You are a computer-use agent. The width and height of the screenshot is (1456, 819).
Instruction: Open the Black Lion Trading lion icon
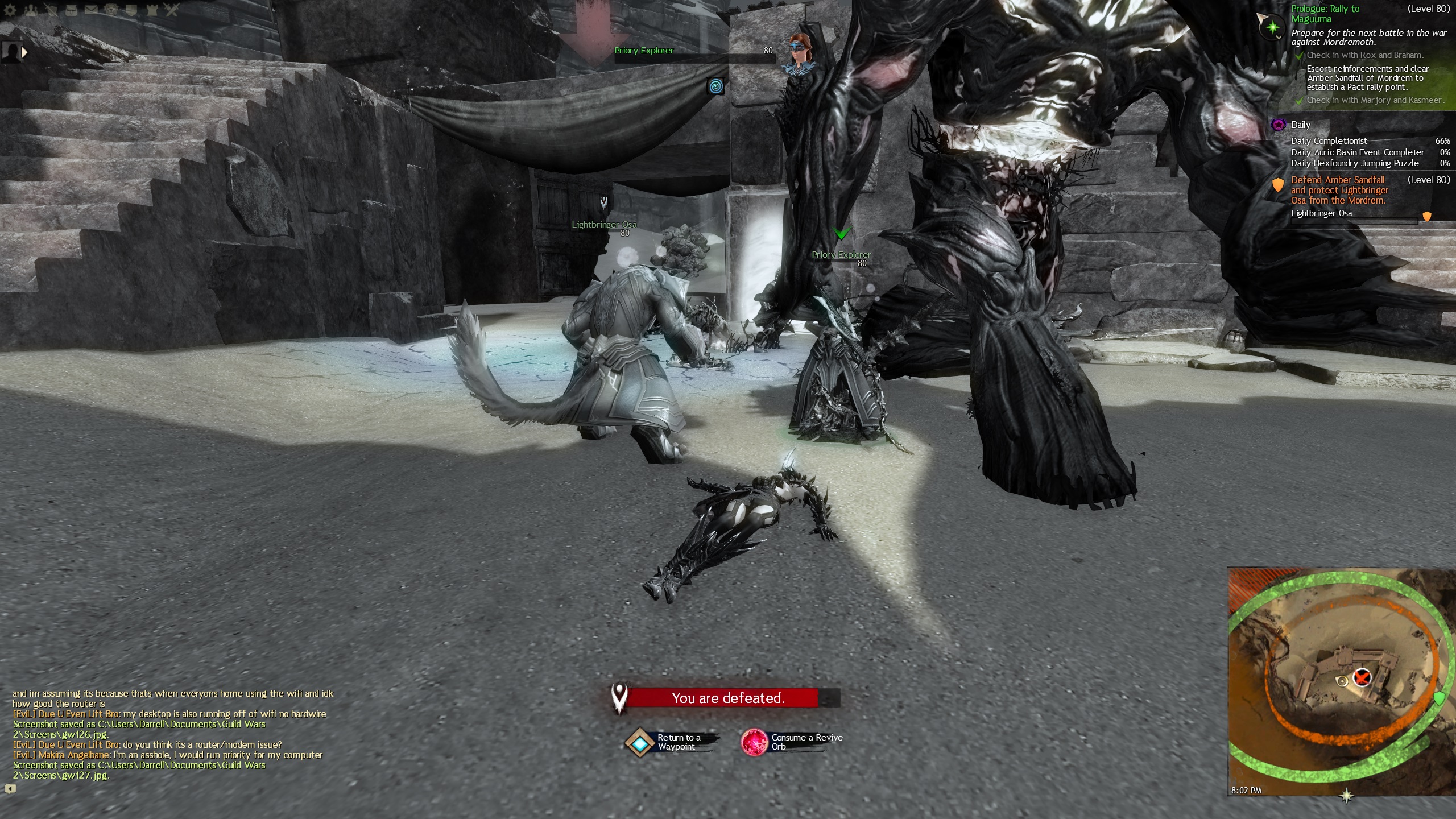point(111,10)
